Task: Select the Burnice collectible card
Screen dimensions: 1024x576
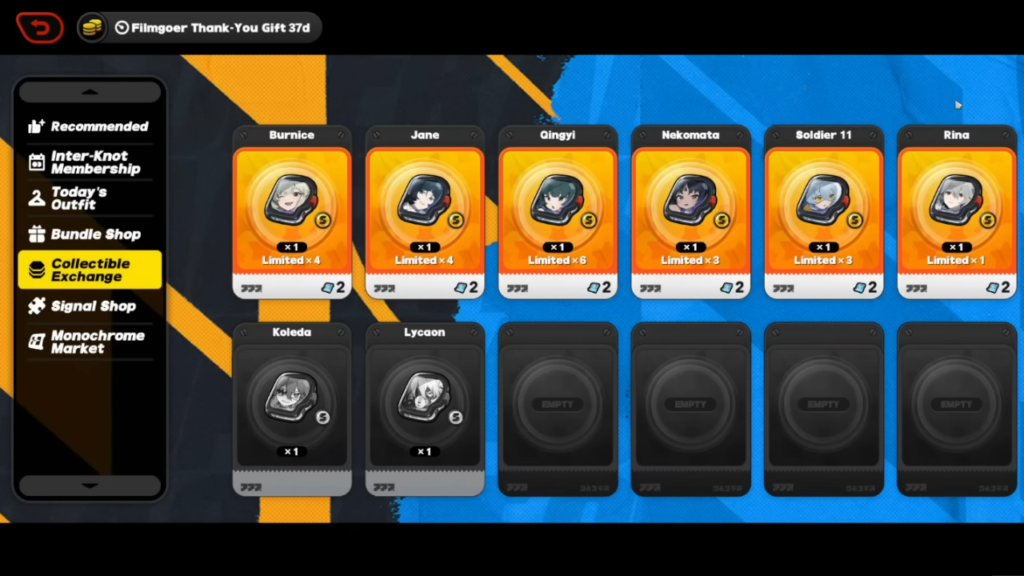Action: pyautogui.click(x=292, y=212)
